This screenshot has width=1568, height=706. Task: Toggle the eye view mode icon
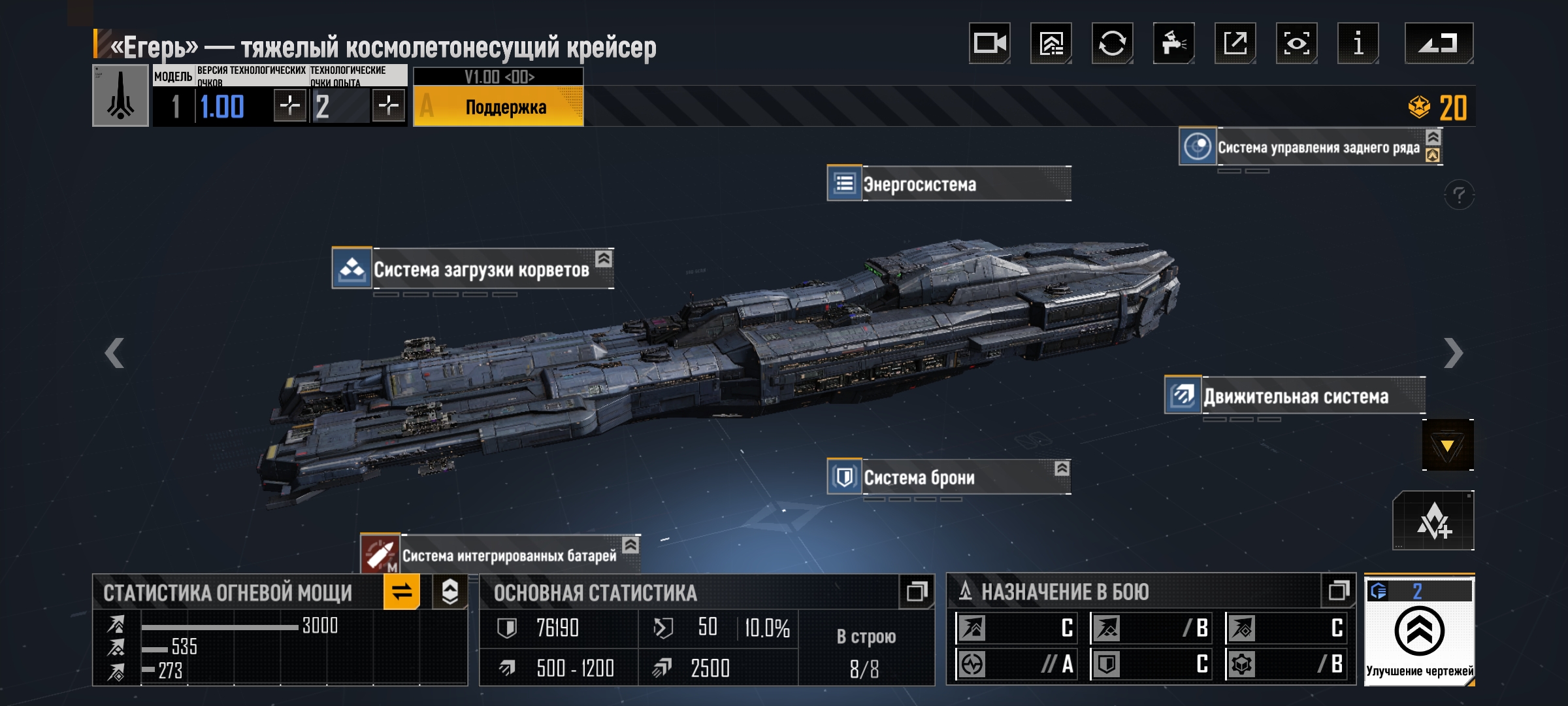pos(1296,44)
